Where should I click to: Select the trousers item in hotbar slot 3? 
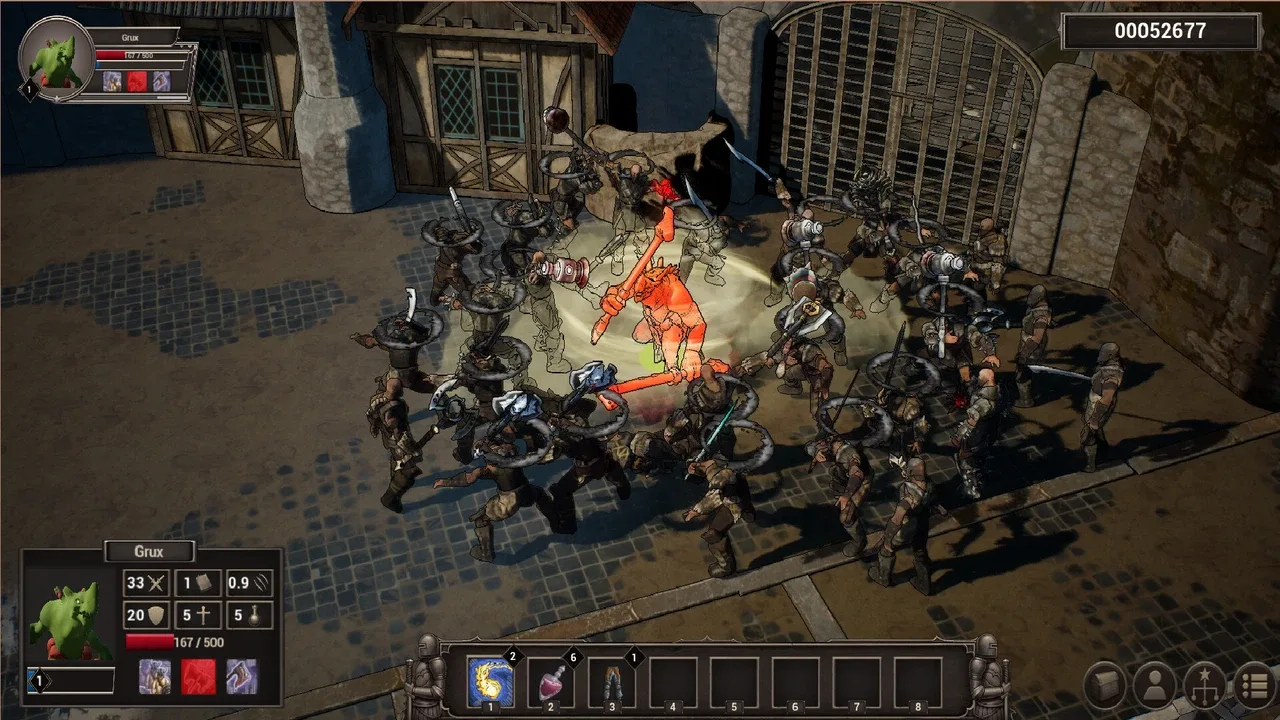612,683
